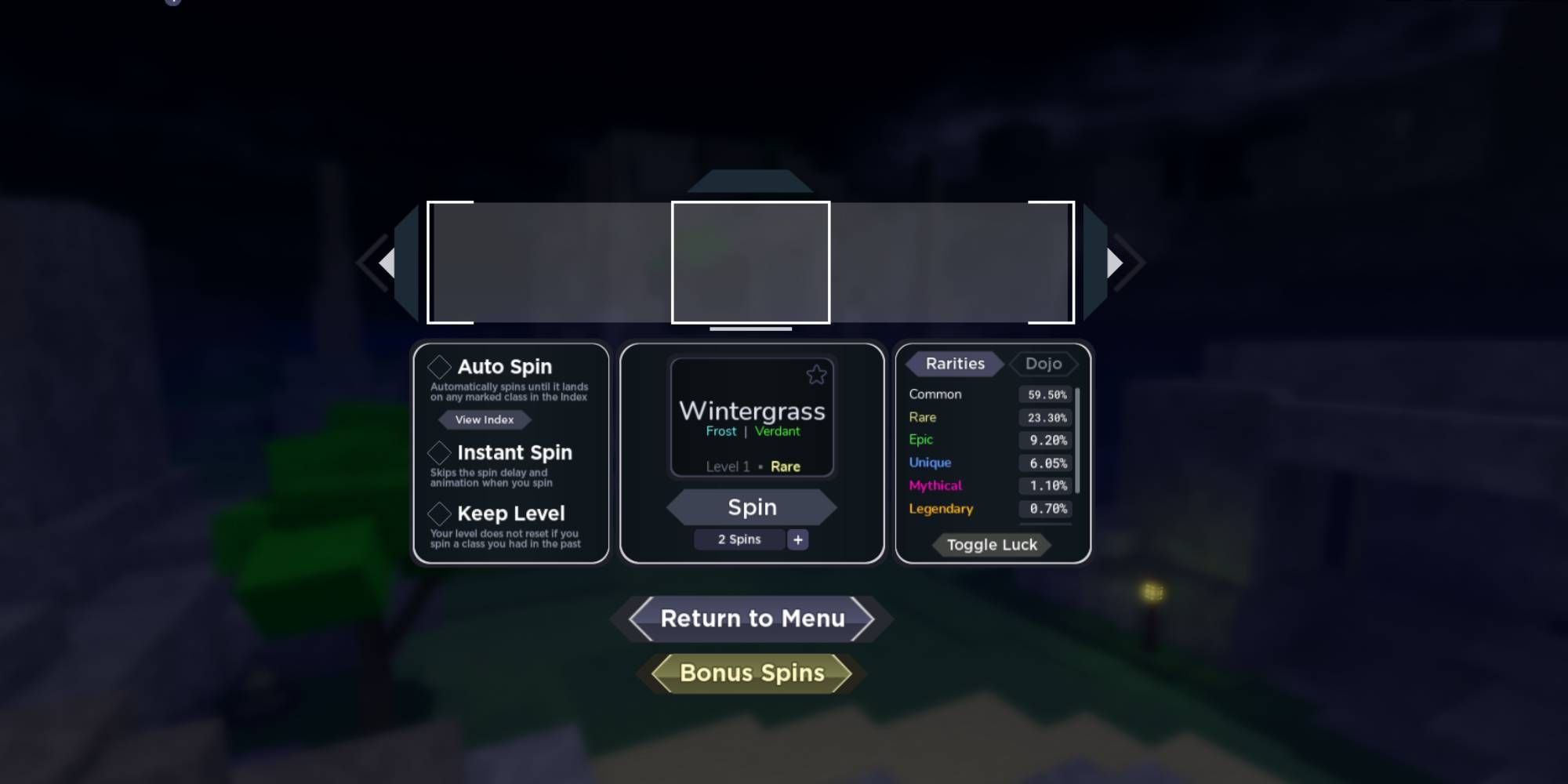Image resolution: width=1568 pixels, height=784 pixels.
Task: Select the Rarities tab
Action: click(954, 364)
